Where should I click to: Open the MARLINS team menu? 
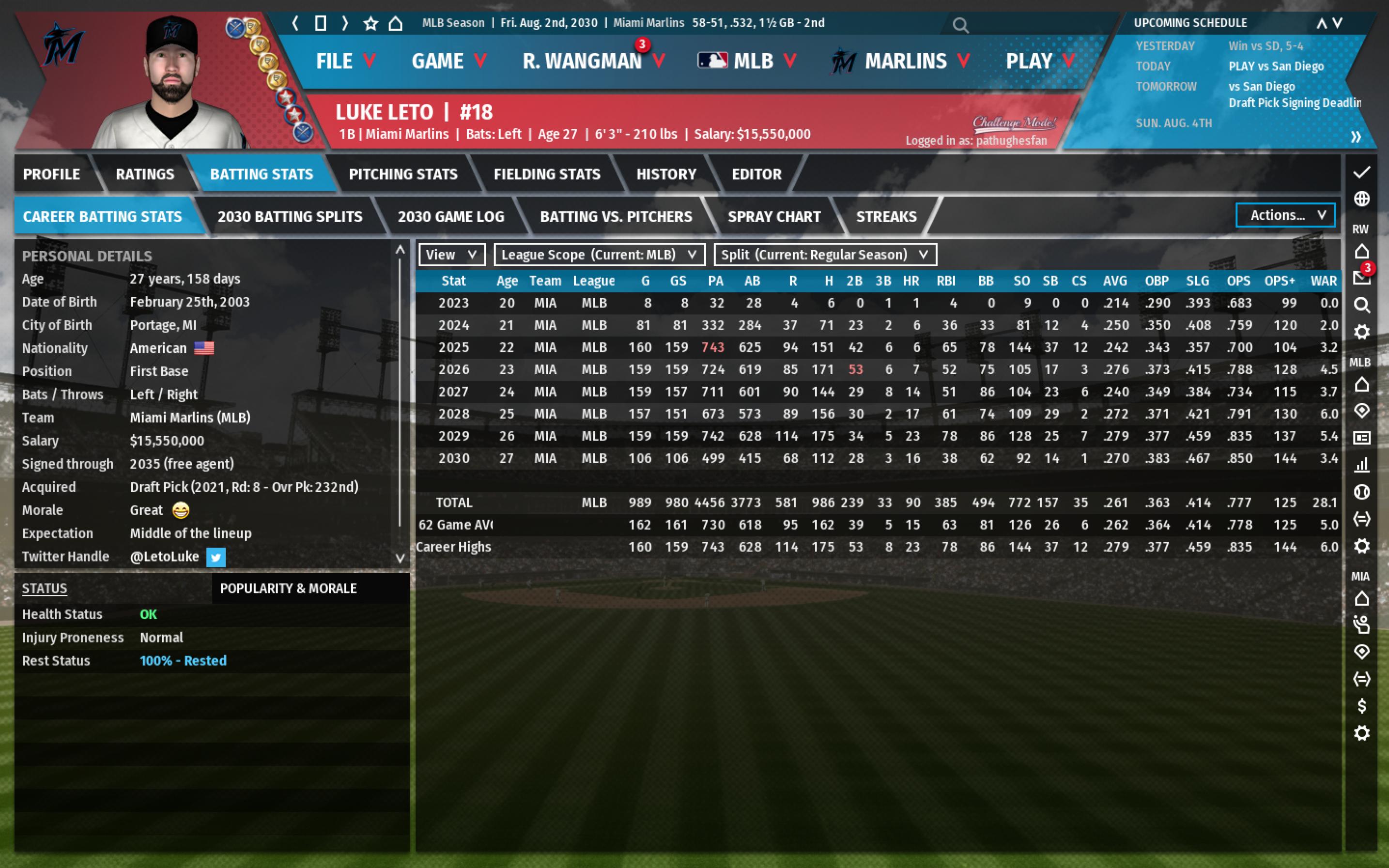[x=905, y=61]
